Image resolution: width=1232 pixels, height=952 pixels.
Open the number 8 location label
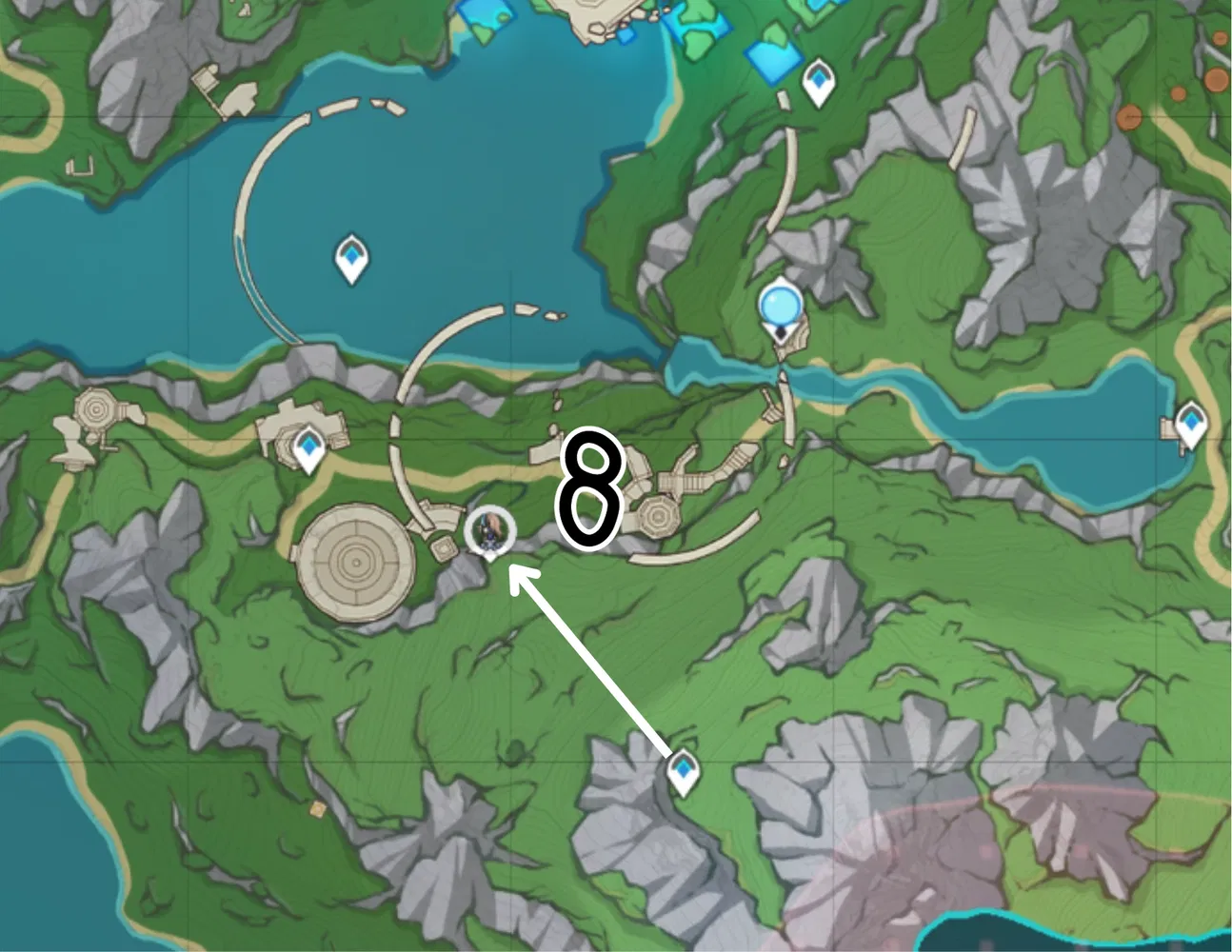(x=588, y=486)
